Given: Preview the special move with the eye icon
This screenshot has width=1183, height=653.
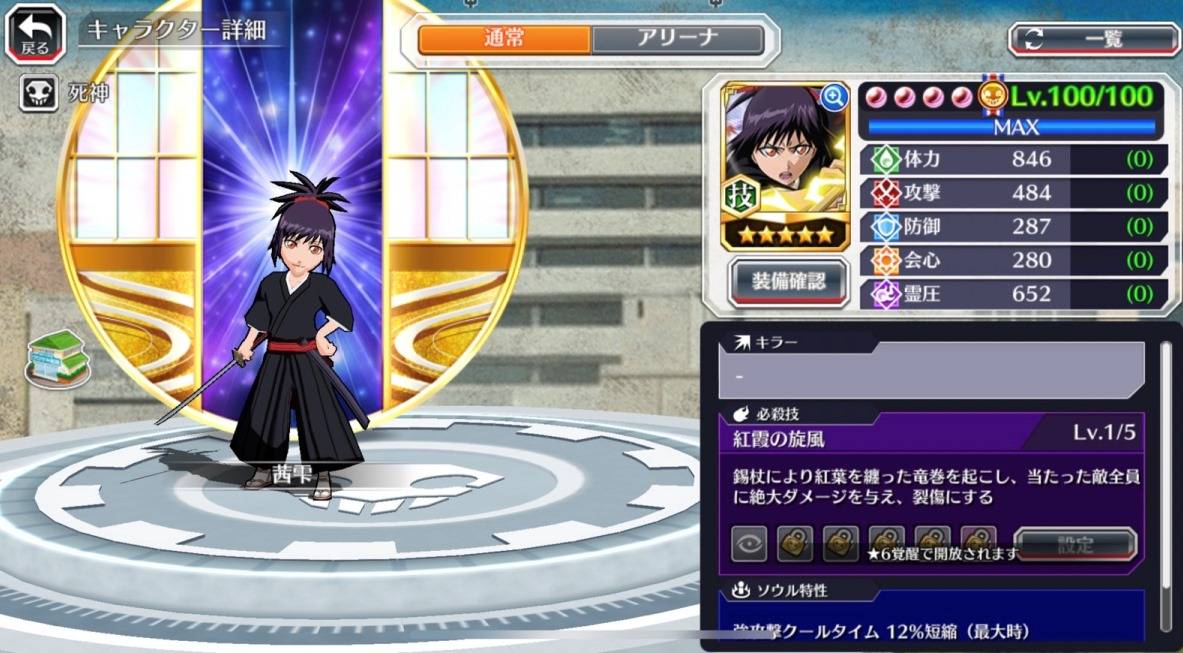Looking at the screenshot, I should (749, 544).
